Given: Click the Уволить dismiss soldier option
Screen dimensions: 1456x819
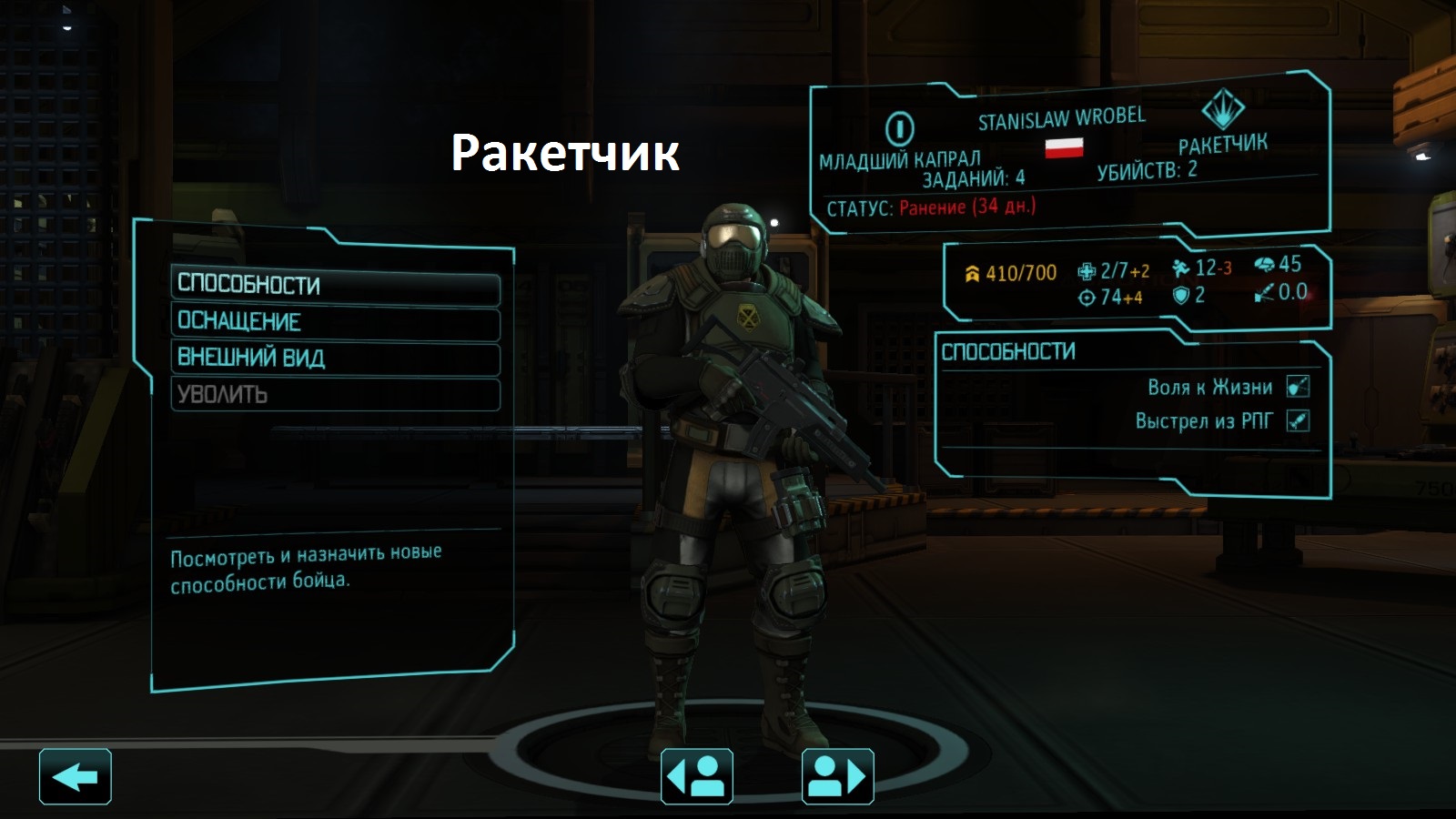Looking at the screenshot, I should (x=335, y=395).
